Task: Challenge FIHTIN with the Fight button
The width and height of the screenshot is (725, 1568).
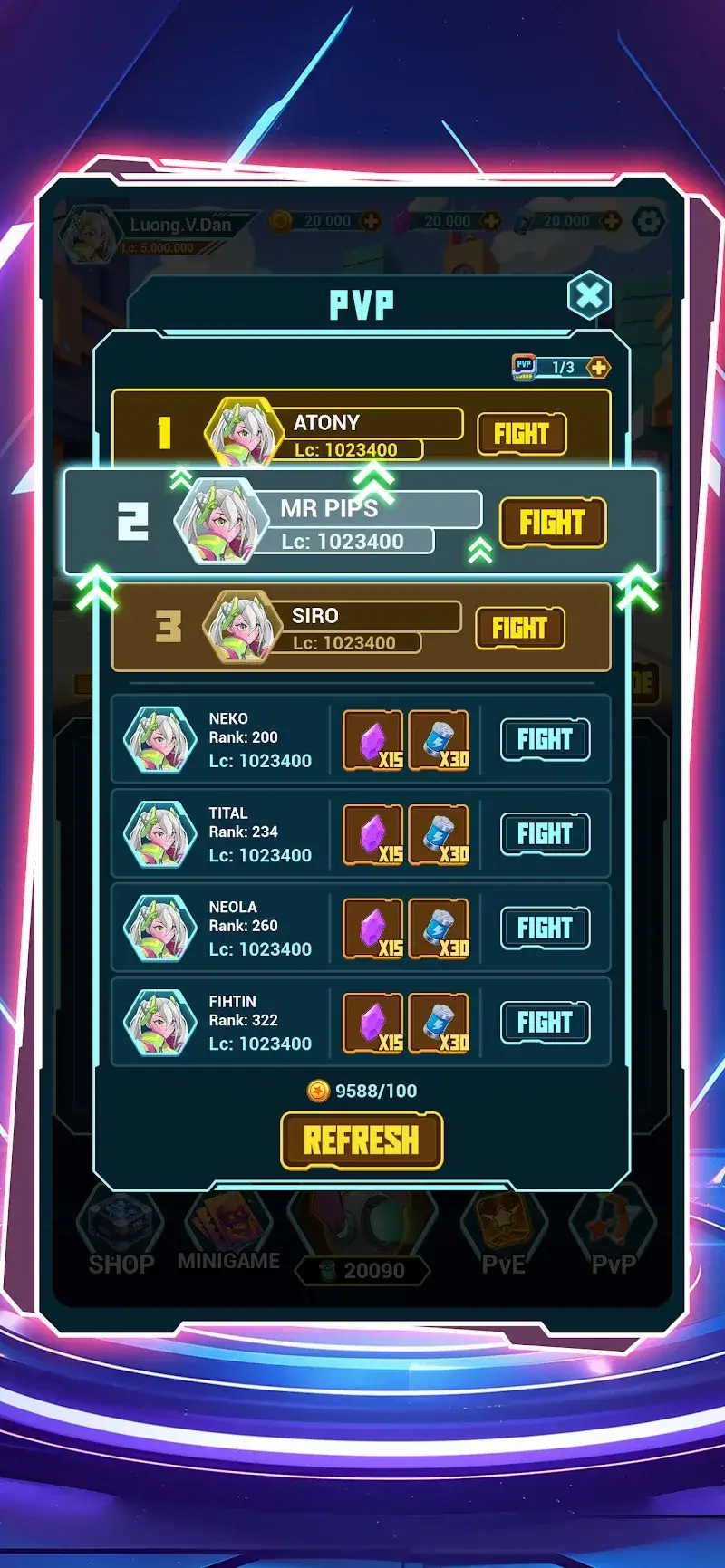Action: pos(545,1023)
